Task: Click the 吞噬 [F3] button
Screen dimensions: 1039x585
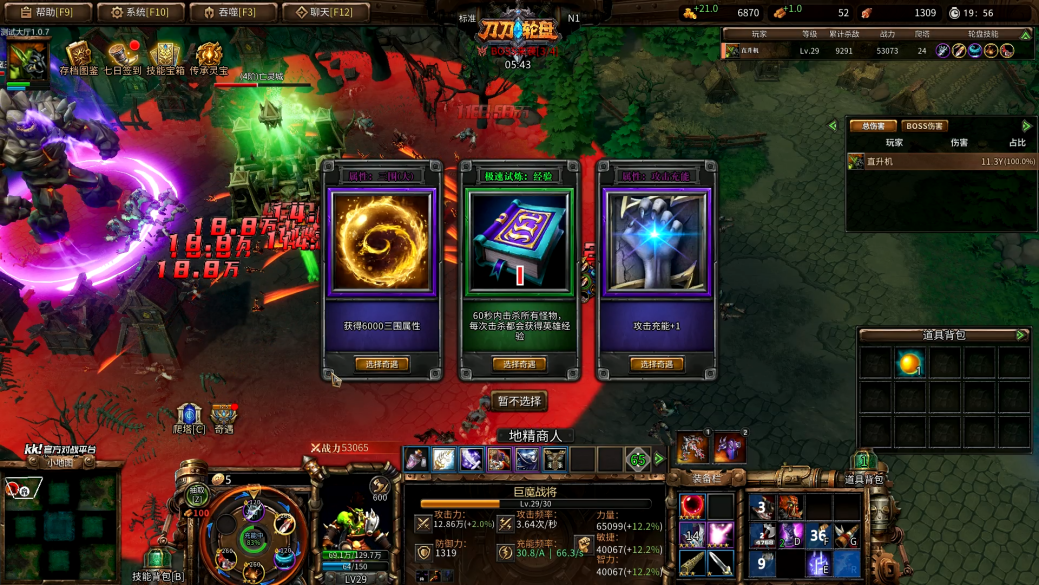Action: click(232, 13)
